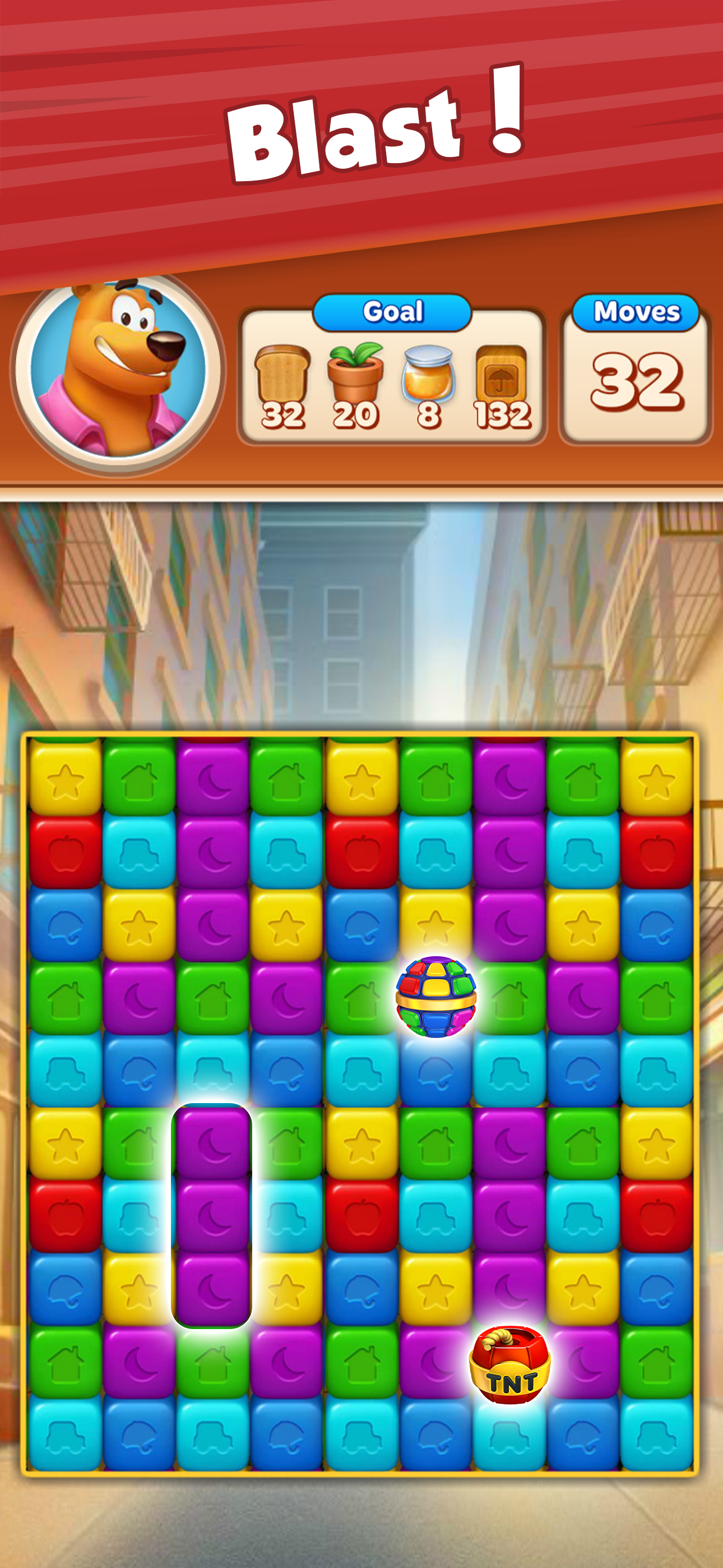
Task: Tap the Goal panel header label
Action: point(392,312)
